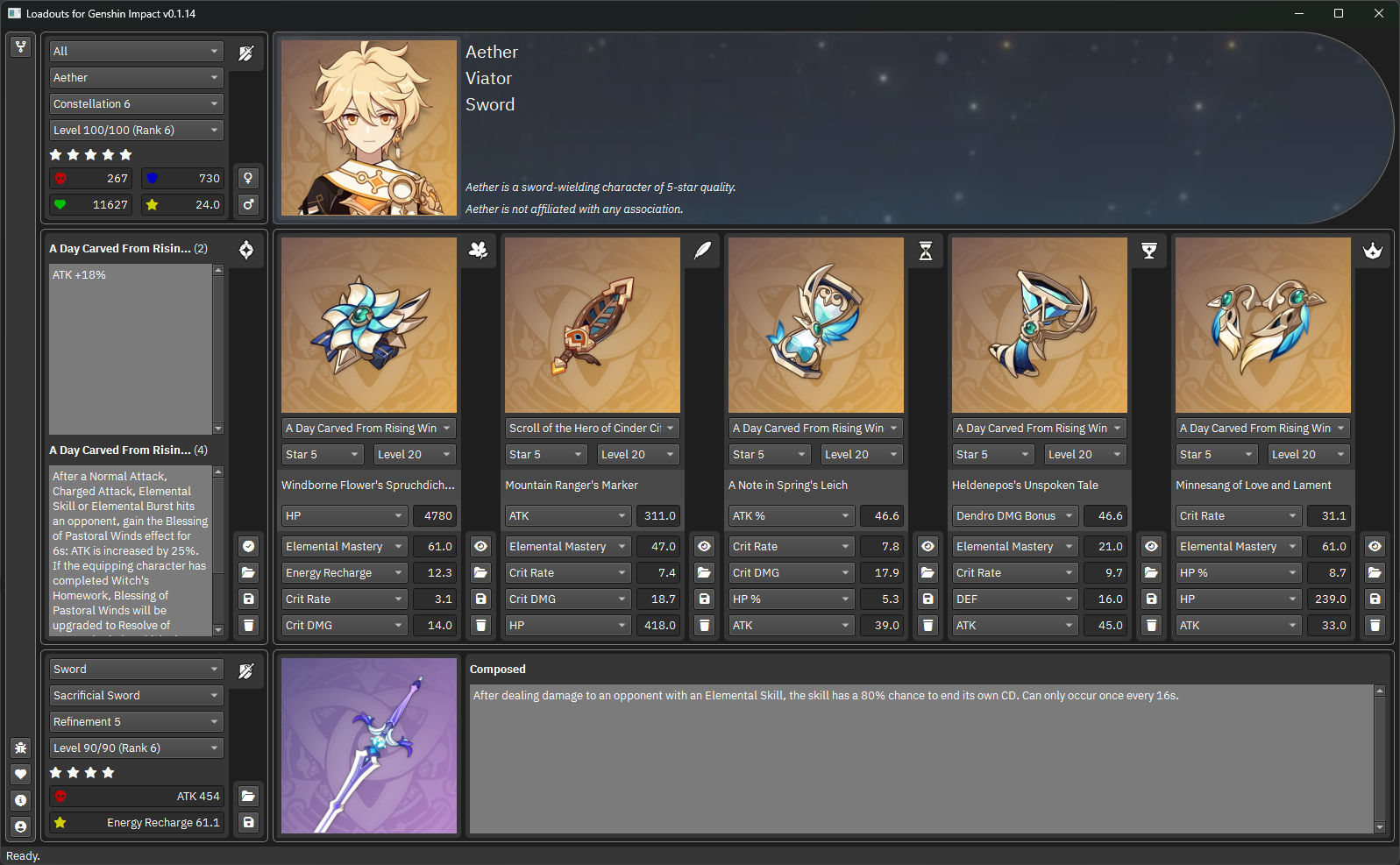Open the goblet's Level 20 dropdown
Viewport: 1400px width, 865px height.
[x=1084, y=455]
